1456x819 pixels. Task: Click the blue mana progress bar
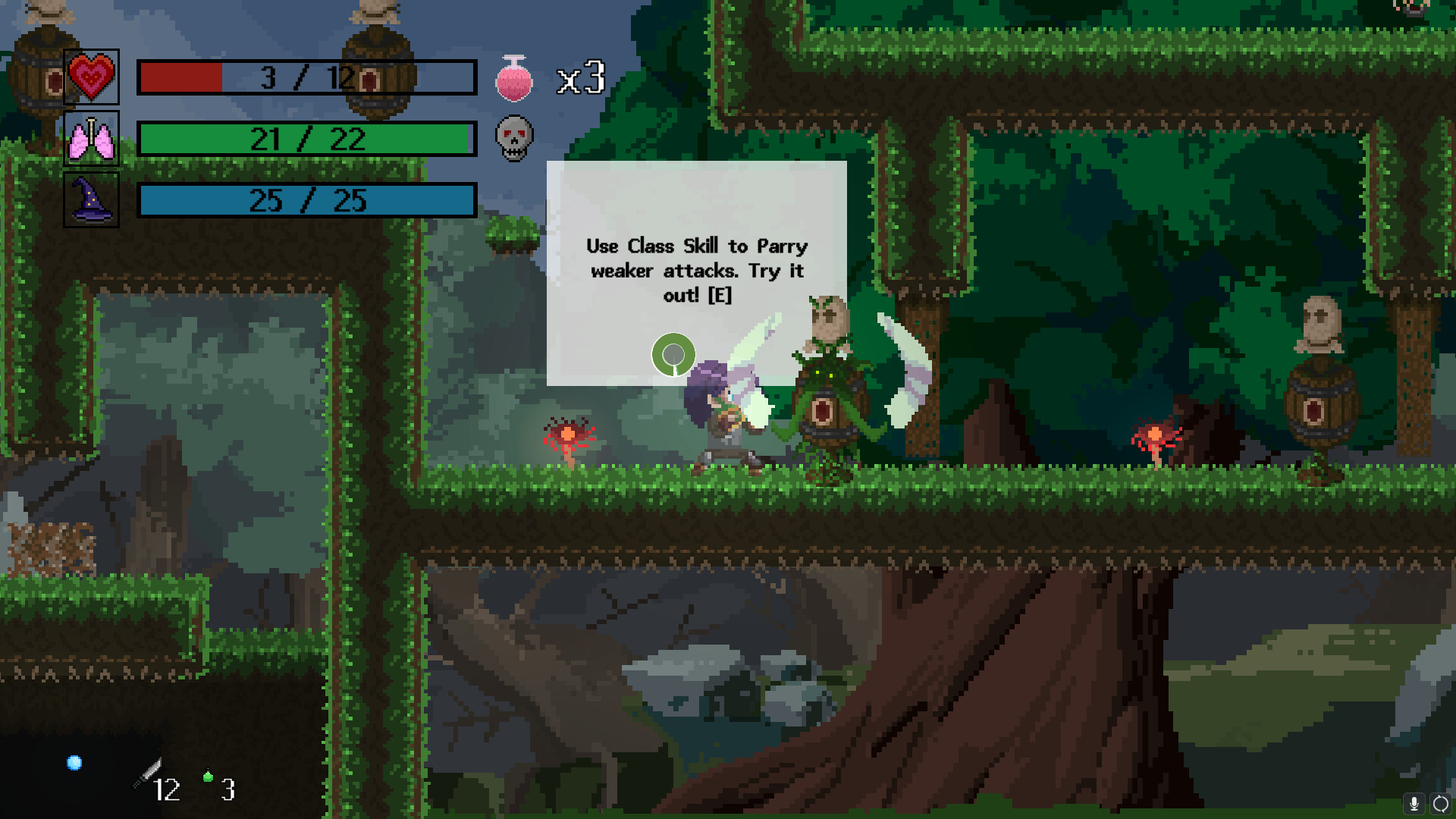point(306,200)
